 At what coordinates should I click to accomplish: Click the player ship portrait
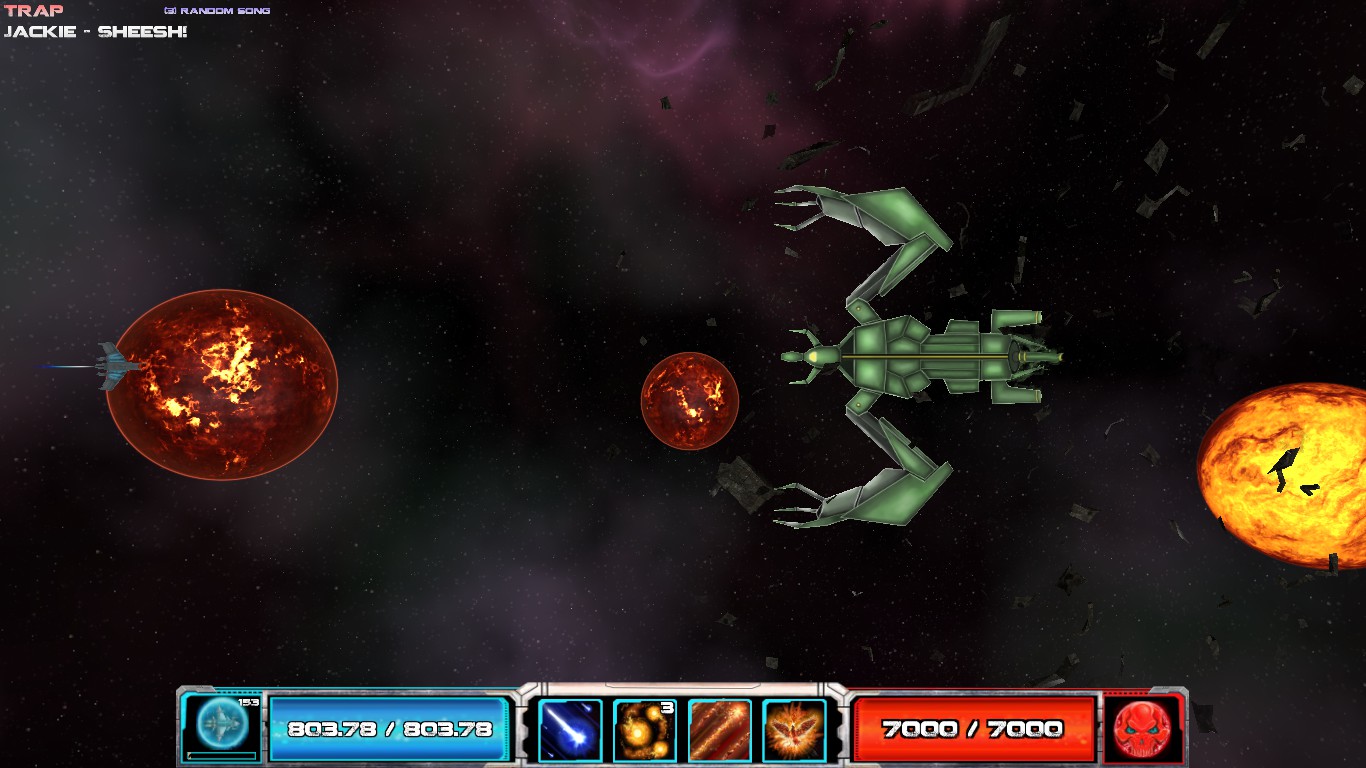[219, 725]
